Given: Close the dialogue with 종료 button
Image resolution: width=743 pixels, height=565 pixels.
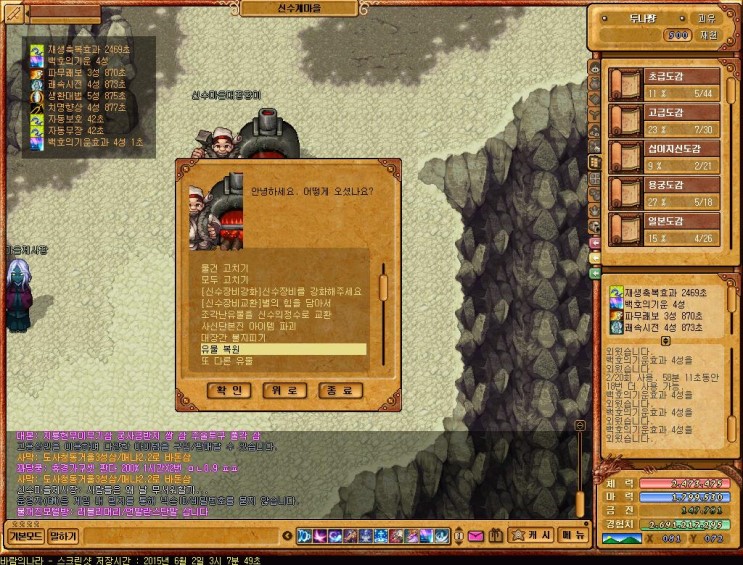Looking at the screenshot, I should click(340, 391).
